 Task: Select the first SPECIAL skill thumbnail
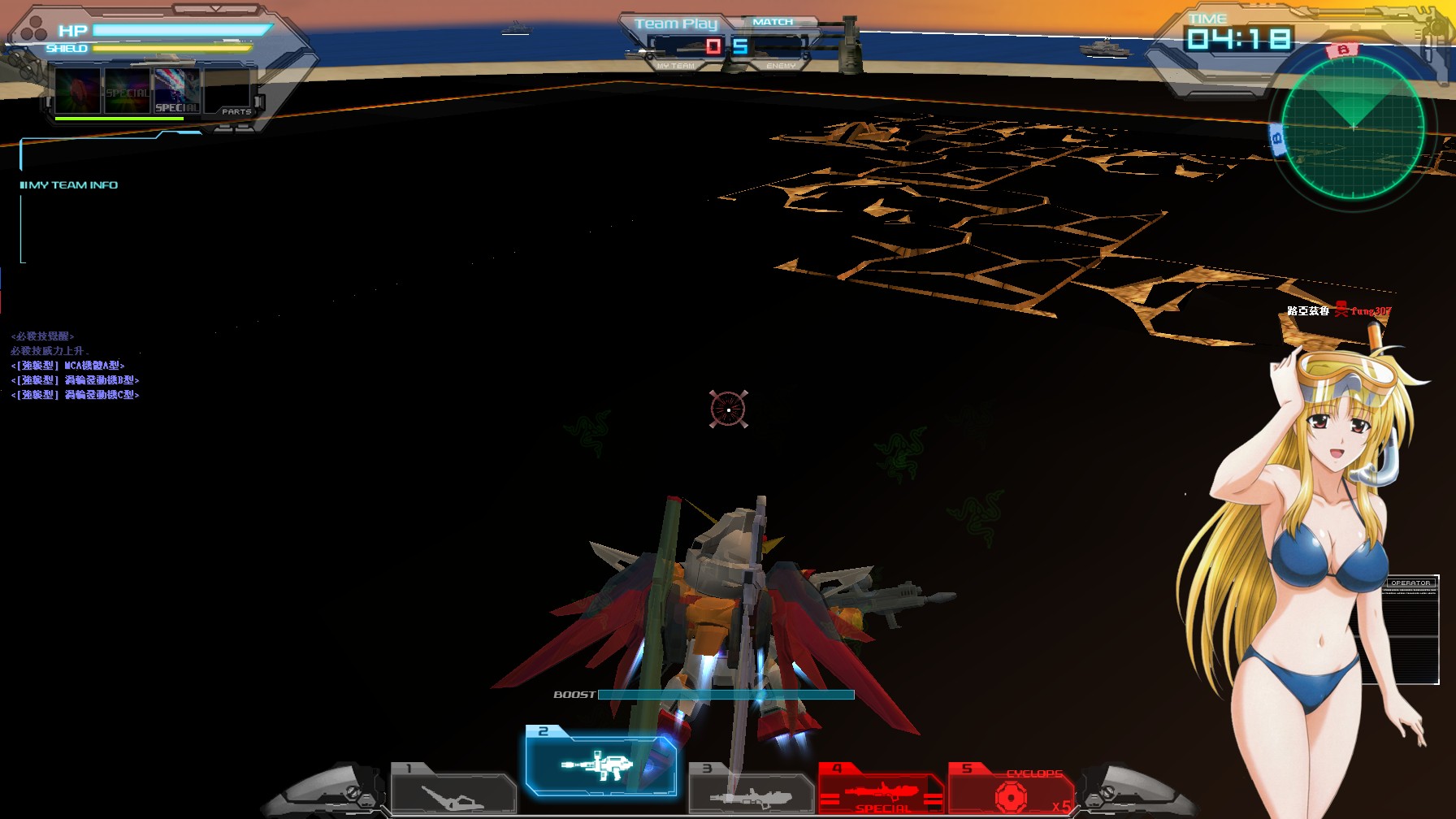click(x=79, y=90)
